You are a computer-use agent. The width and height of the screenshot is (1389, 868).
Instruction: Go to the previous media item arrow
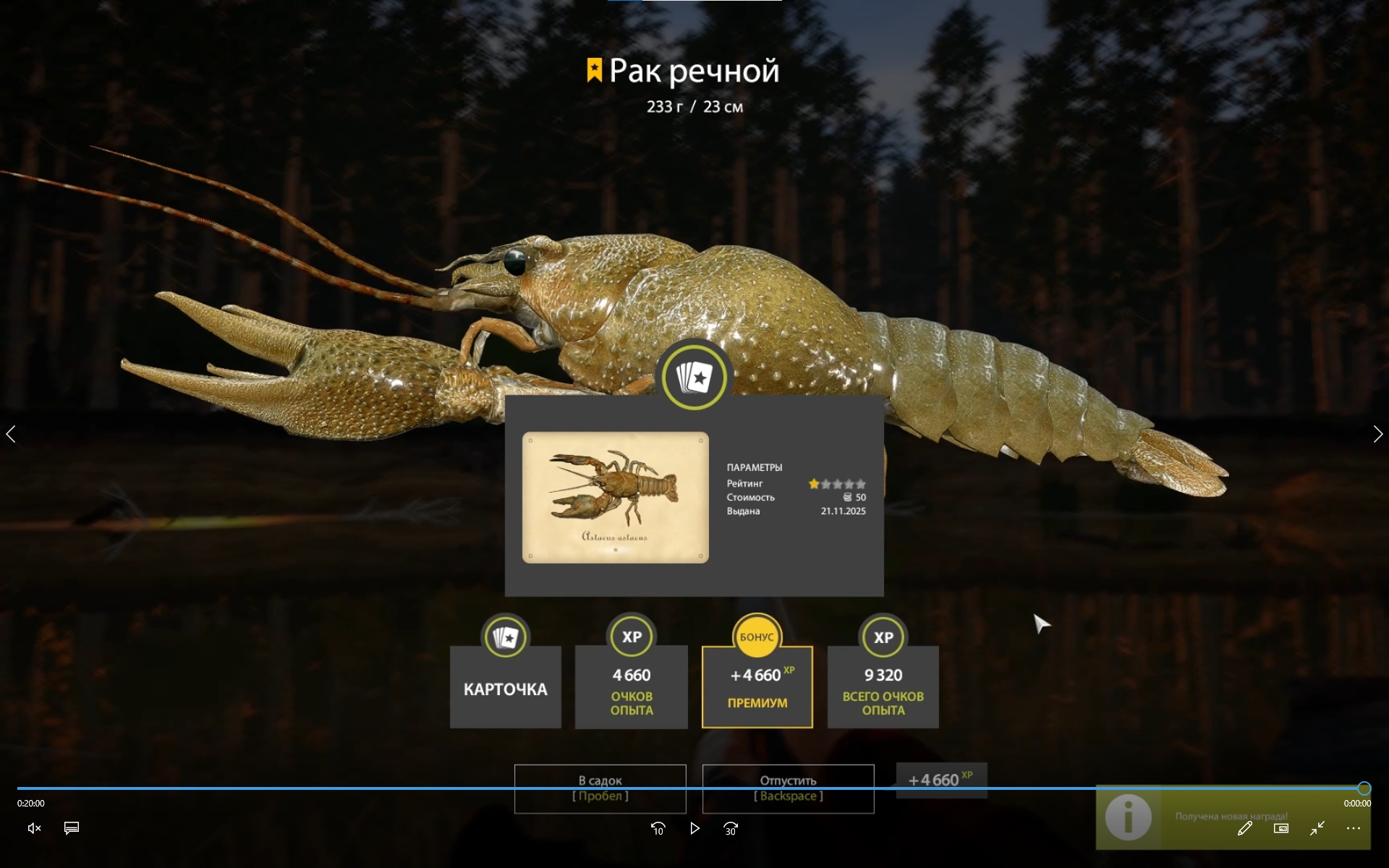(11, 434)
